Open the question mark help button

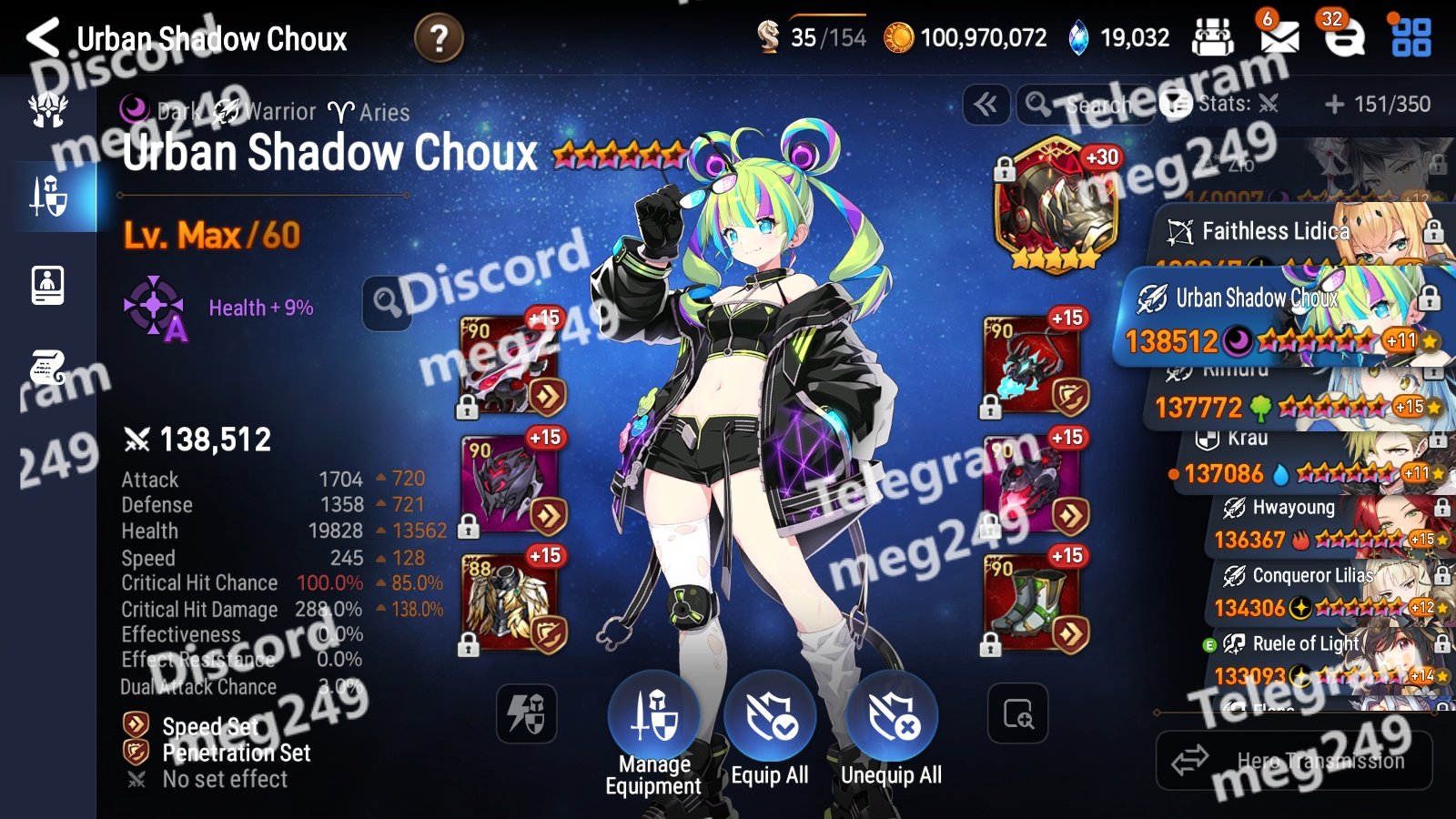[x=439, y=38]
